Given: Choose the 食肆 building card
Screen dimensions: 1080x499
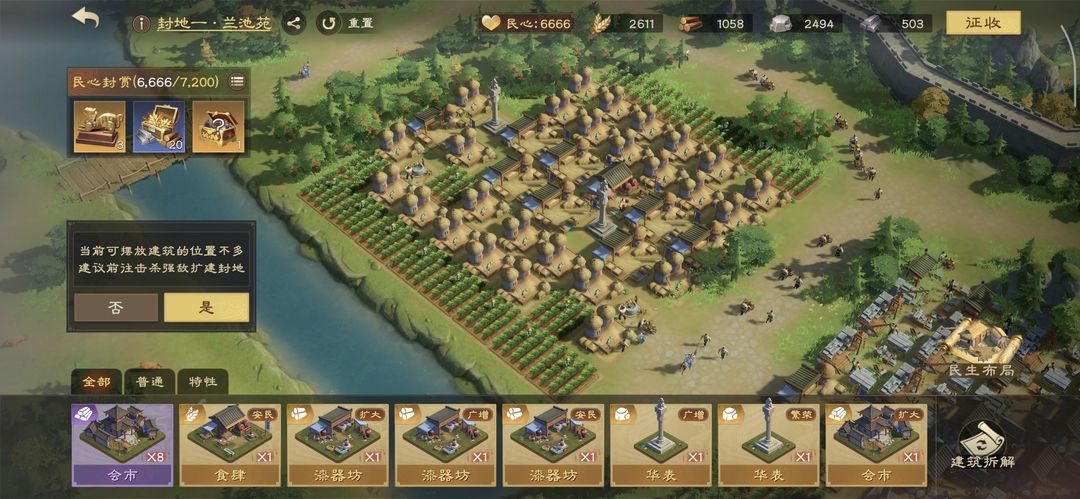Looking at the screenshot, I should click(x=228, y=444).
